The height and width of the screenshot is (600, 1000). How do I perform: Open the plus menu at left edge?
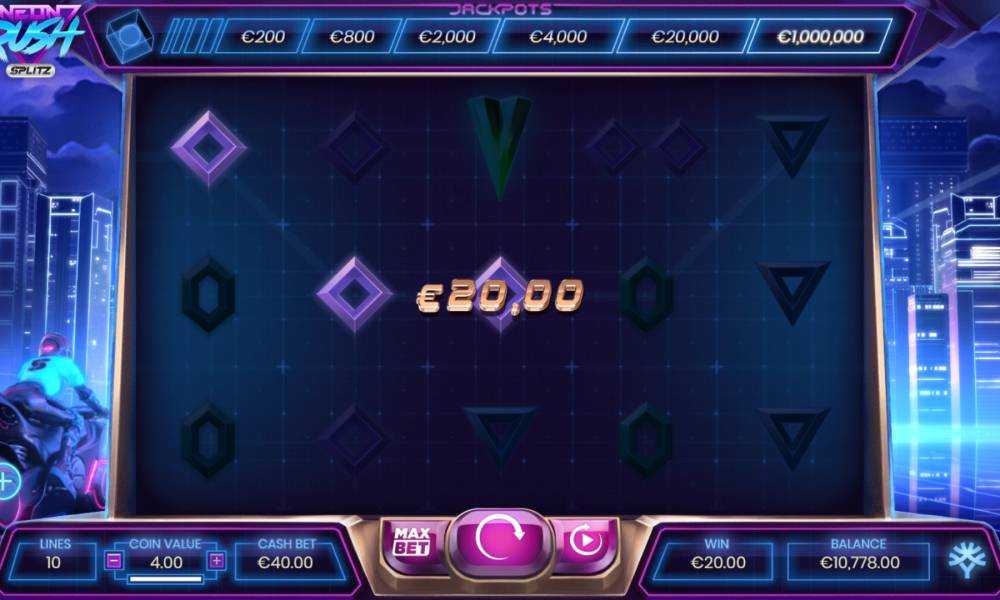point(6,483)
